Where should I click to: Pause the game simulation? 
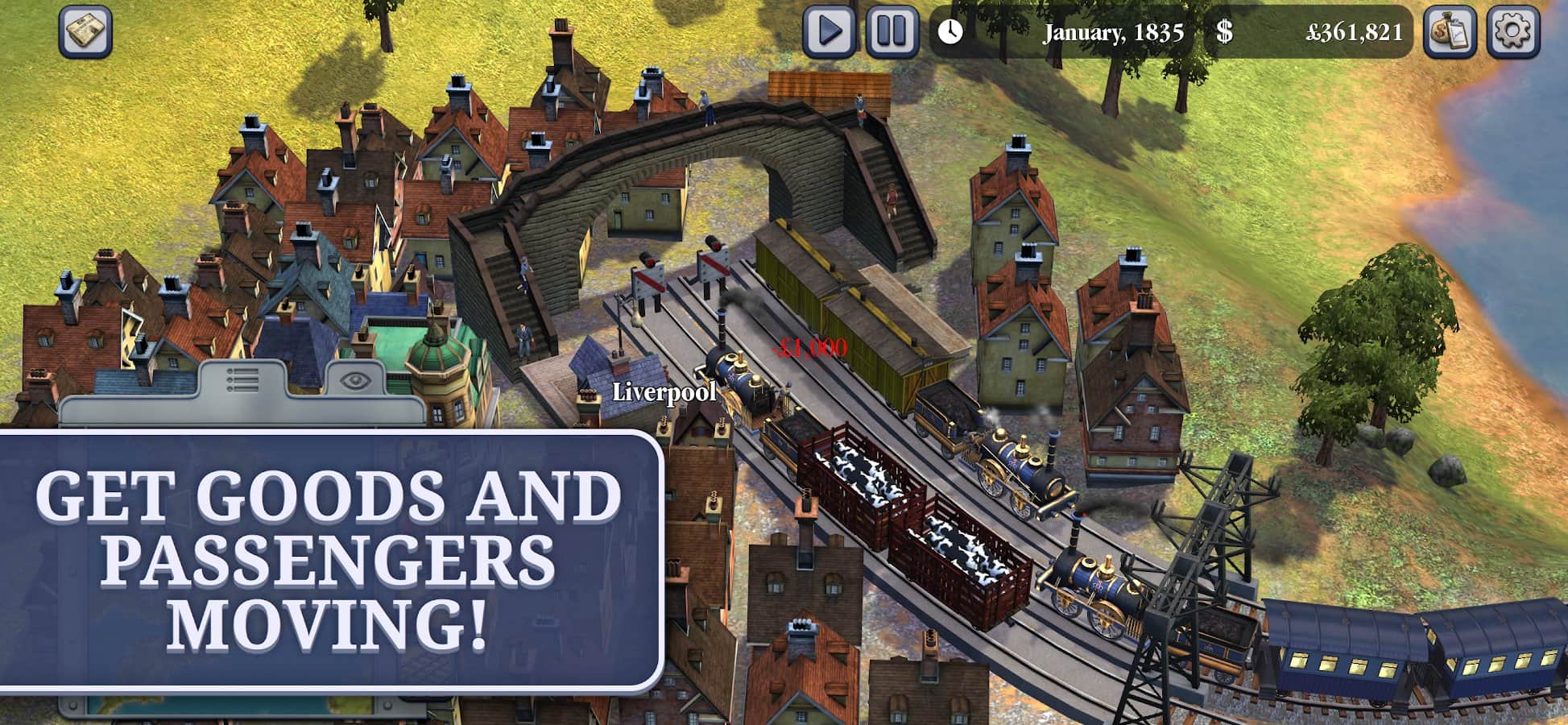pos(892,31)
